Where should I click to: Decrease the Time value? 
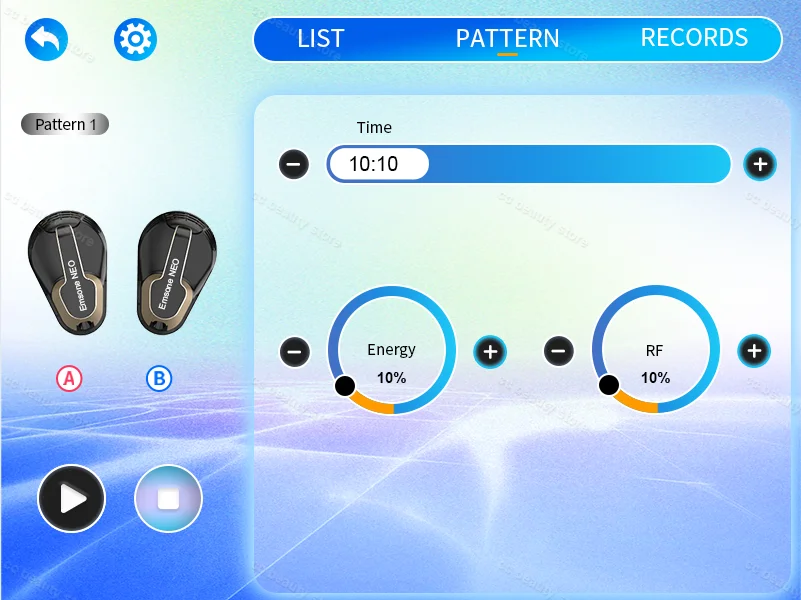pyautogui.click(x=294, y=164)
